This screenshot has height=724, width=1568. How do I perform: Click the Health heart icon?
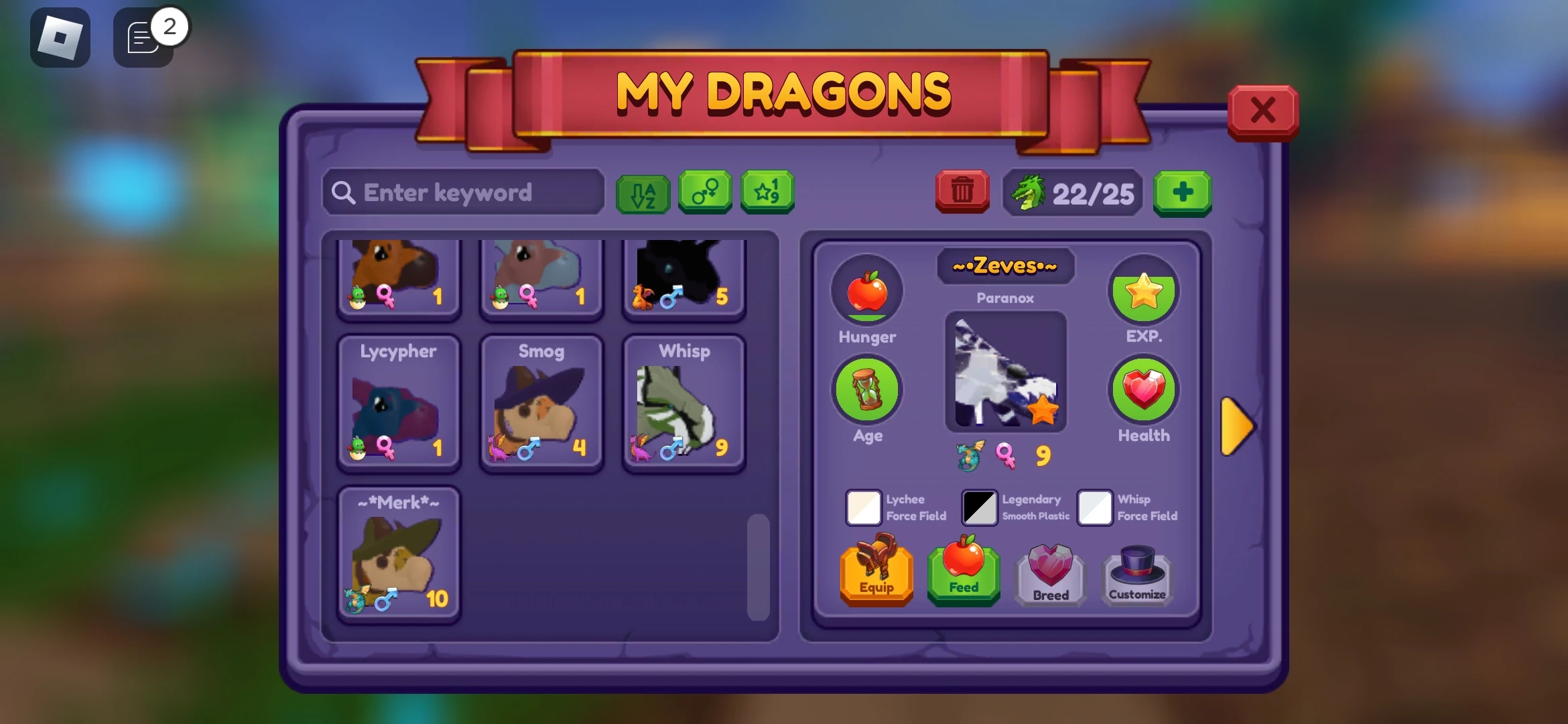(1143, 389)
